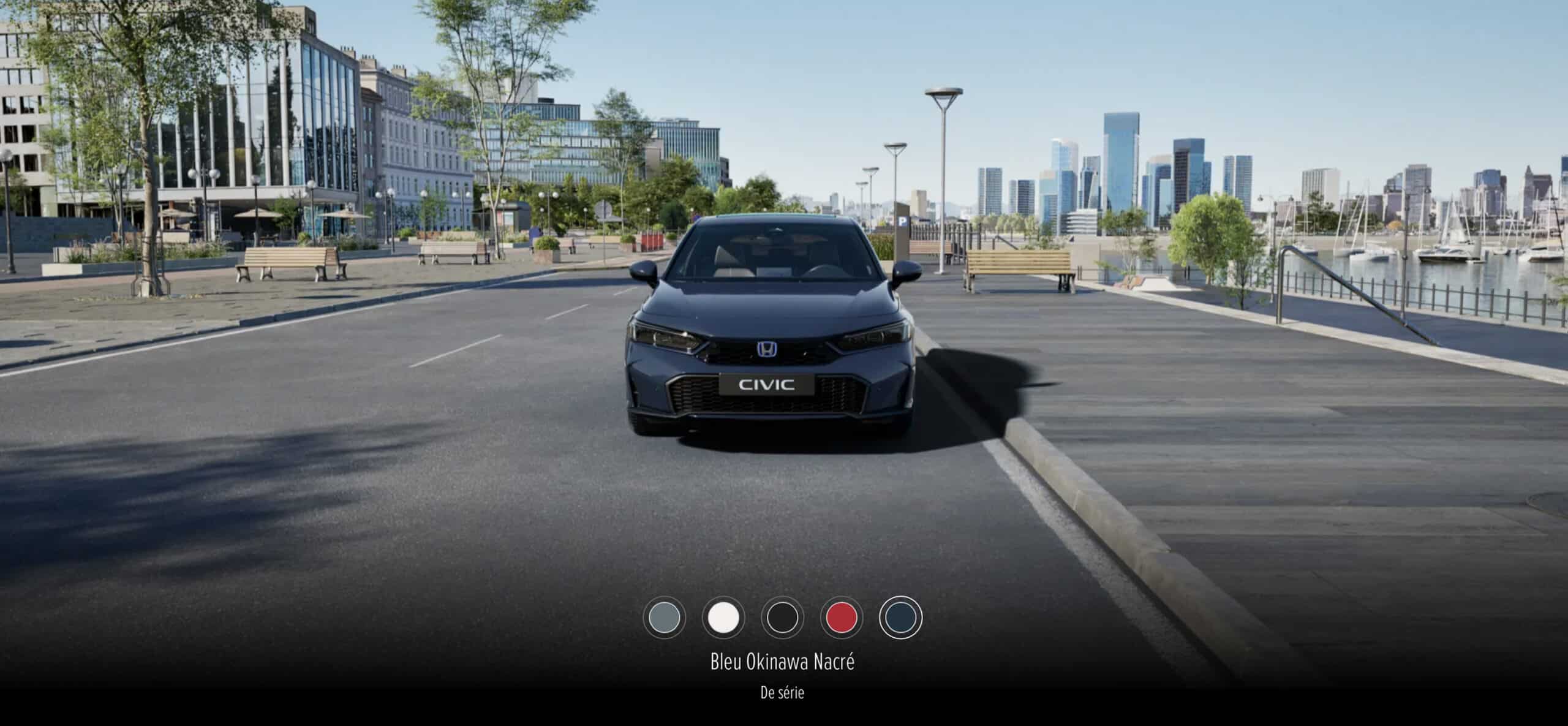Screen dimensions: 1568x726
Task: Switch to the red paint color swatch
Action: (x=841, y=617)
